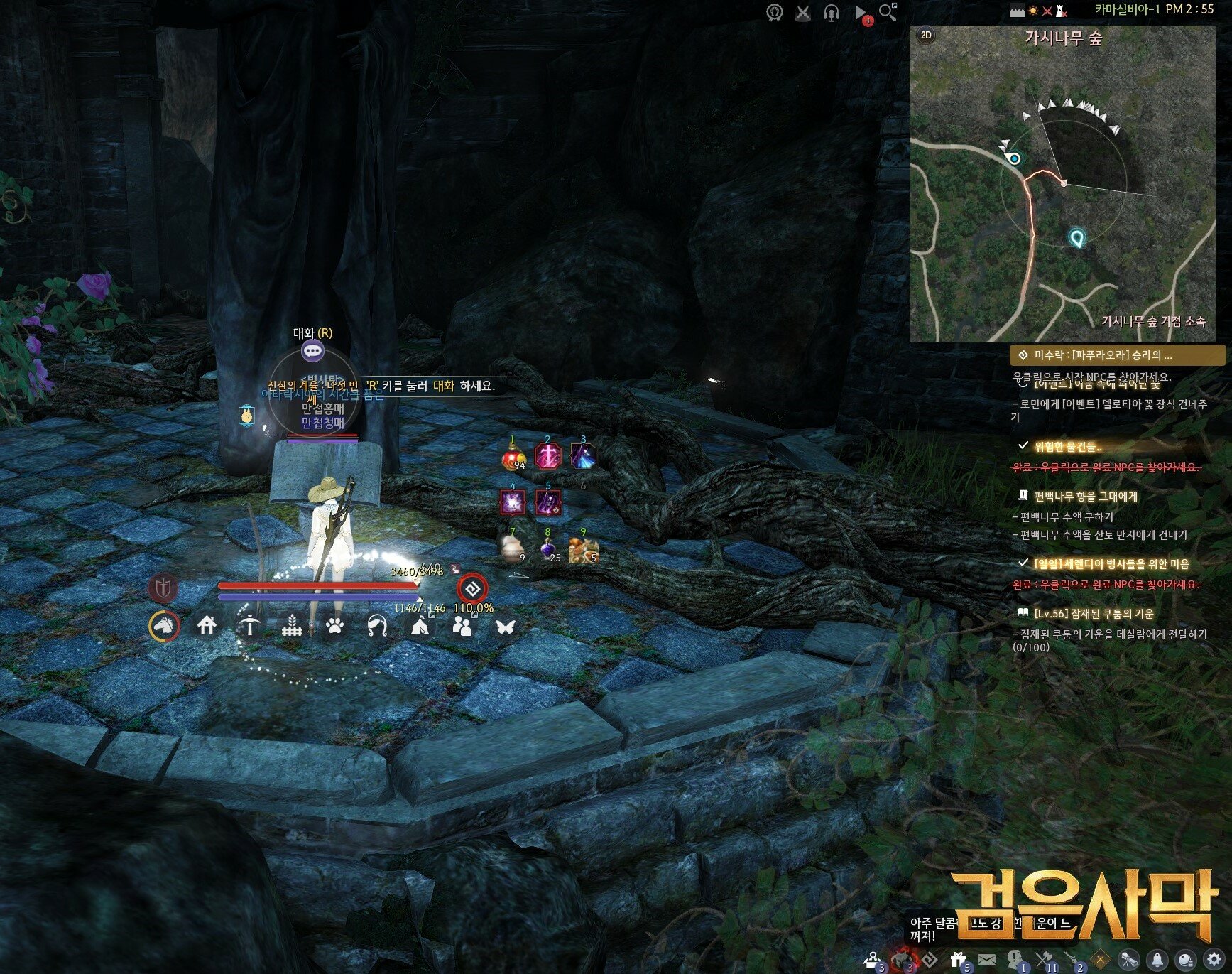Toggle the minimap 2D view button
The image size is (1232, 974).
(x=926, y=35)
